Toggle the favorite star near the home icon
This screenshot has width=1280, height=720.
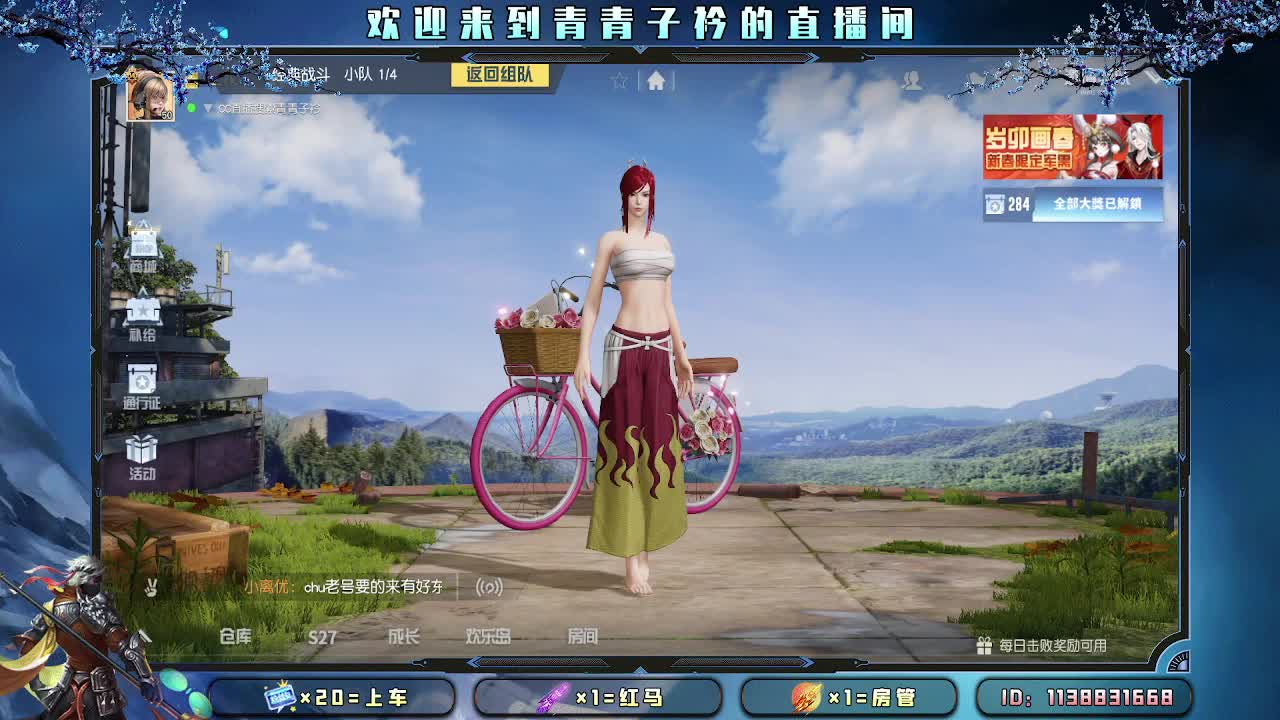point(619,81)
